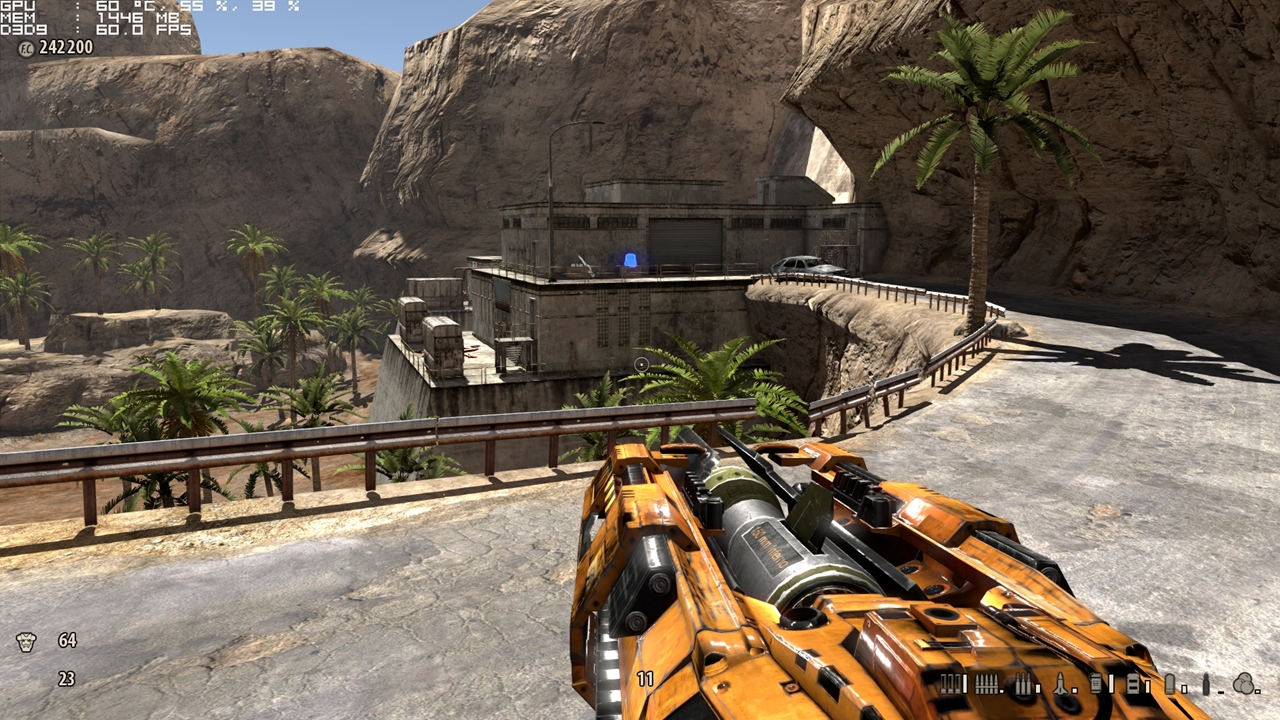Viewport: 1280px width, 720px height.
Task: Click the score coin icon
Action: pos(26,47)
